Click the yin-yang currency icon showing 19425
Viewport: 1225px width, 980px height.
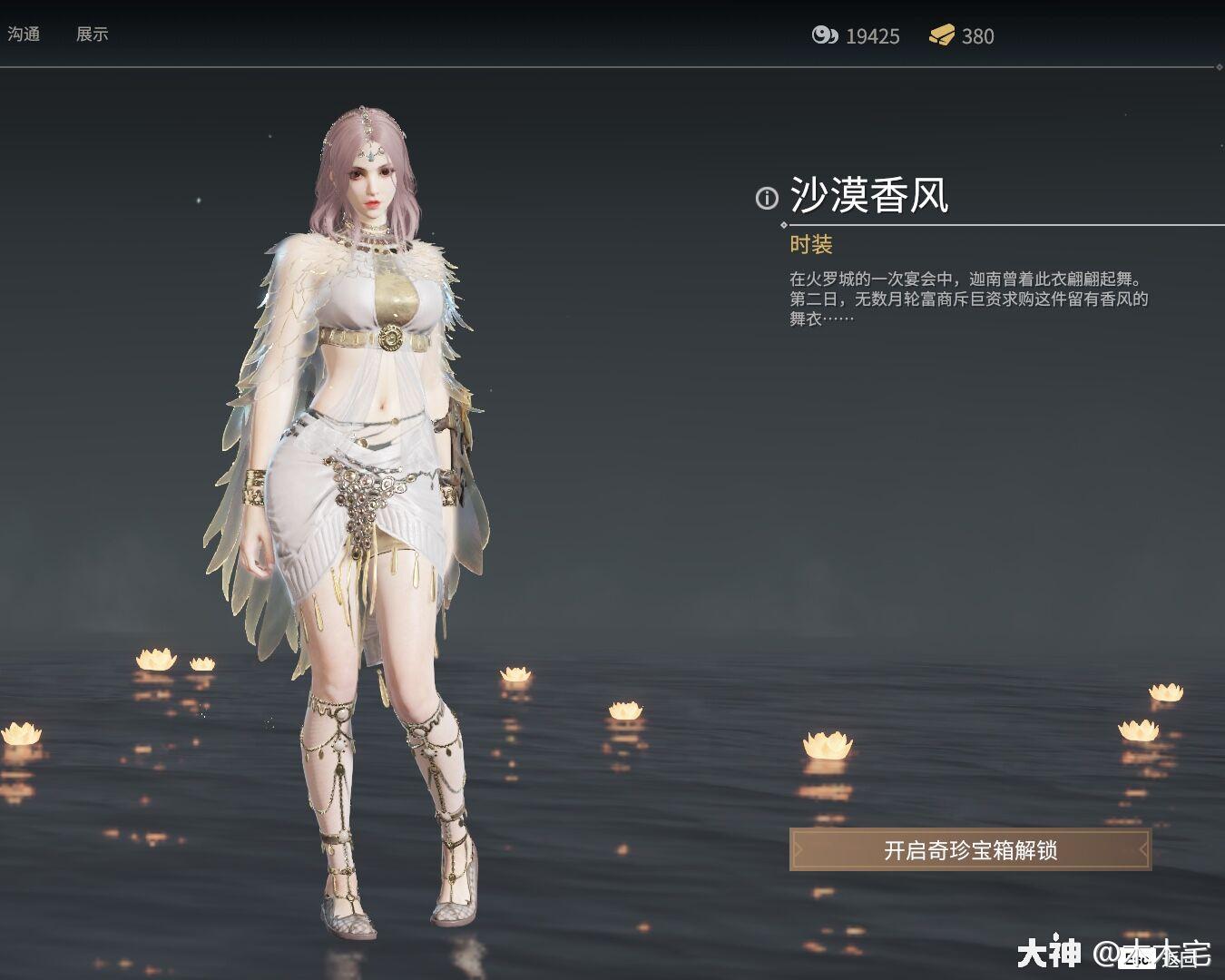[826, 36]
